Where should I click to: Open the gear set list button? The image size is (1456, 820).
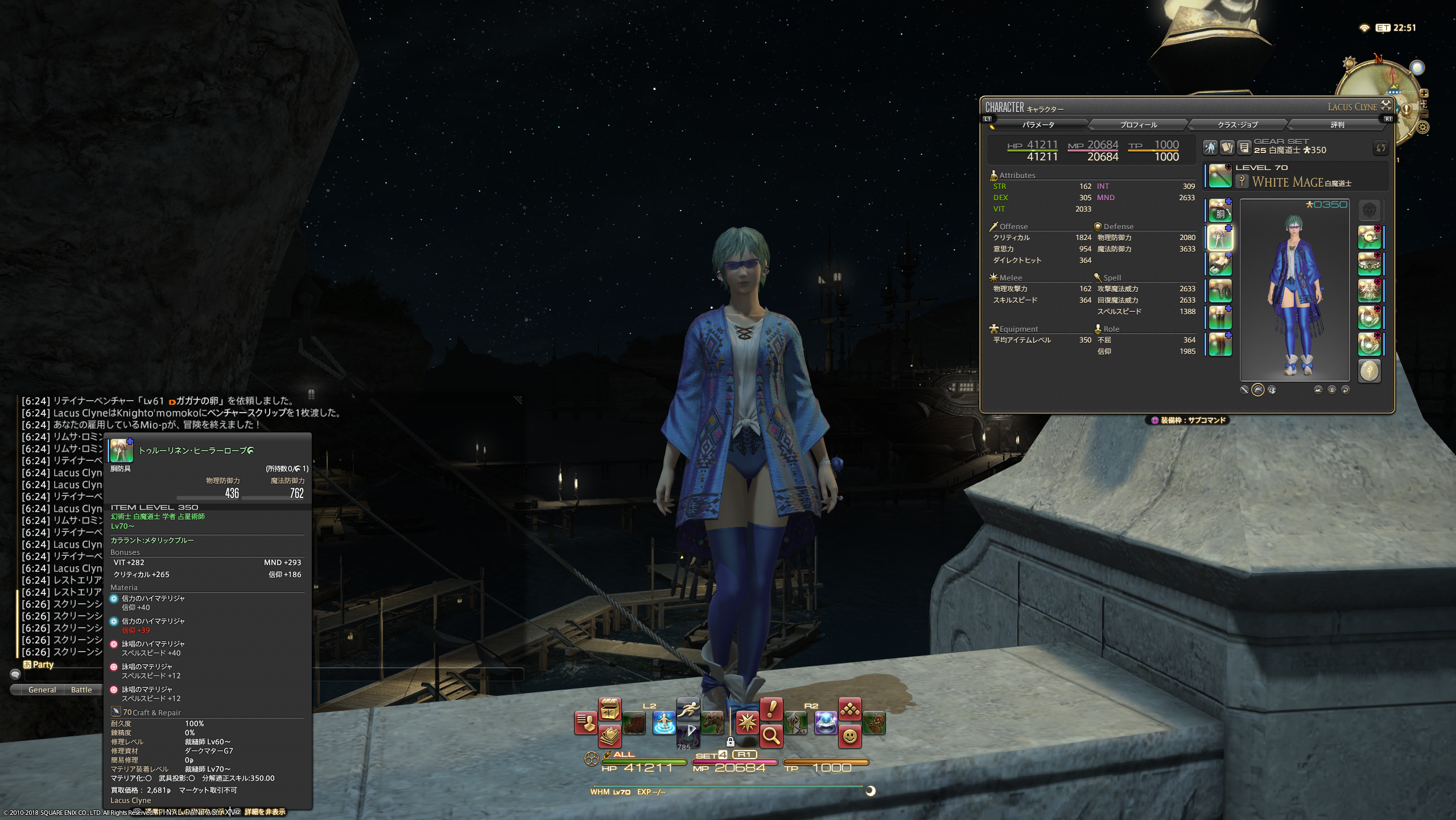coord(1244,148)
